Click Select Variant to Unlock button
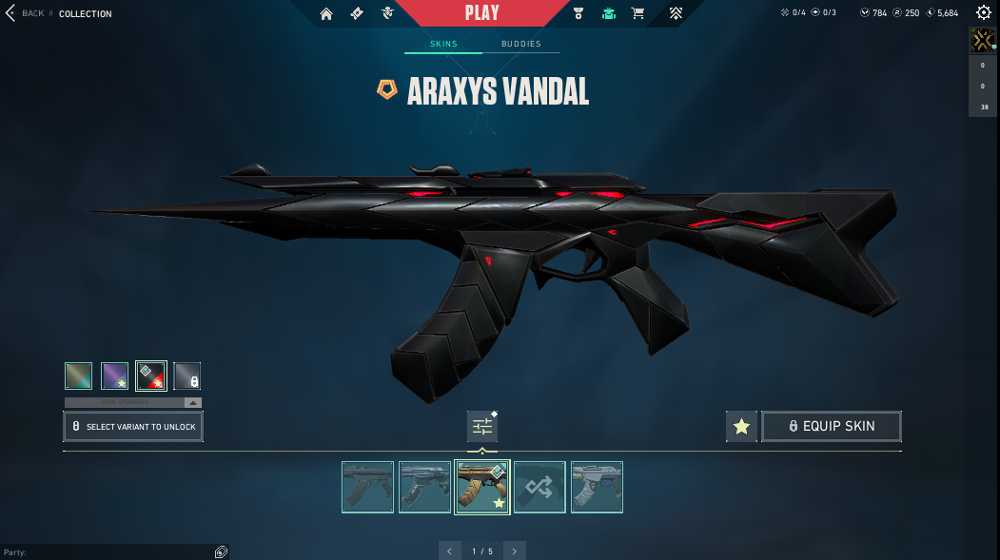This screenshot has width=1000, height=560. coord(133,427)
